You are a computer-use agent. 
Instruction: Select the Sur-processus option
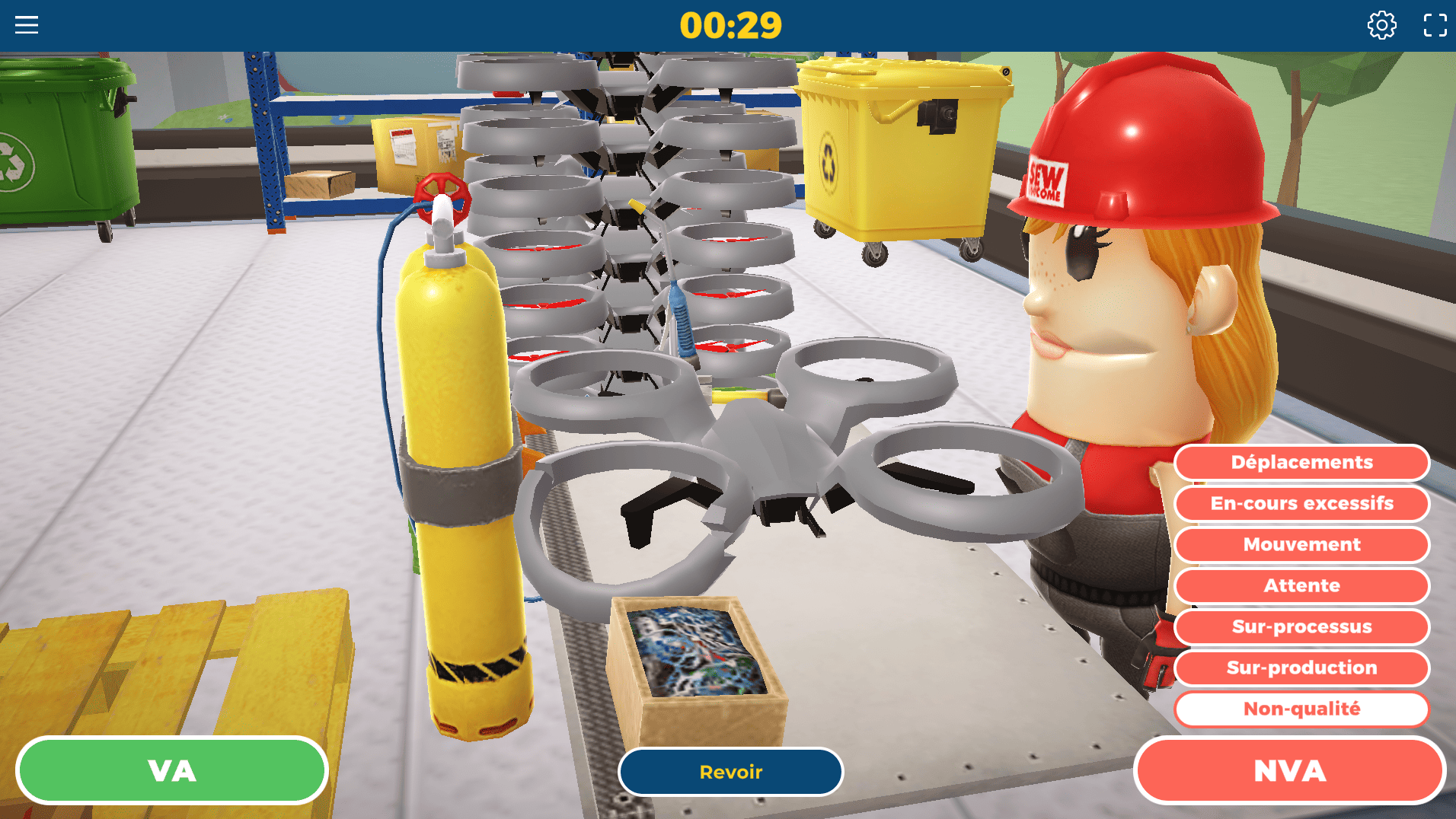(x=1301, y=627)
